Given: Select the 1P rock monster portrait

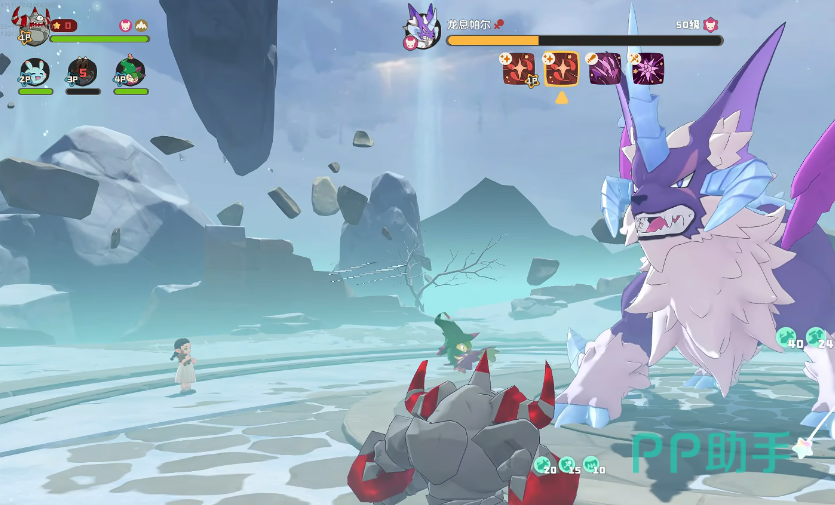Looking at the screenshot, I should click(x=31, y=27).
